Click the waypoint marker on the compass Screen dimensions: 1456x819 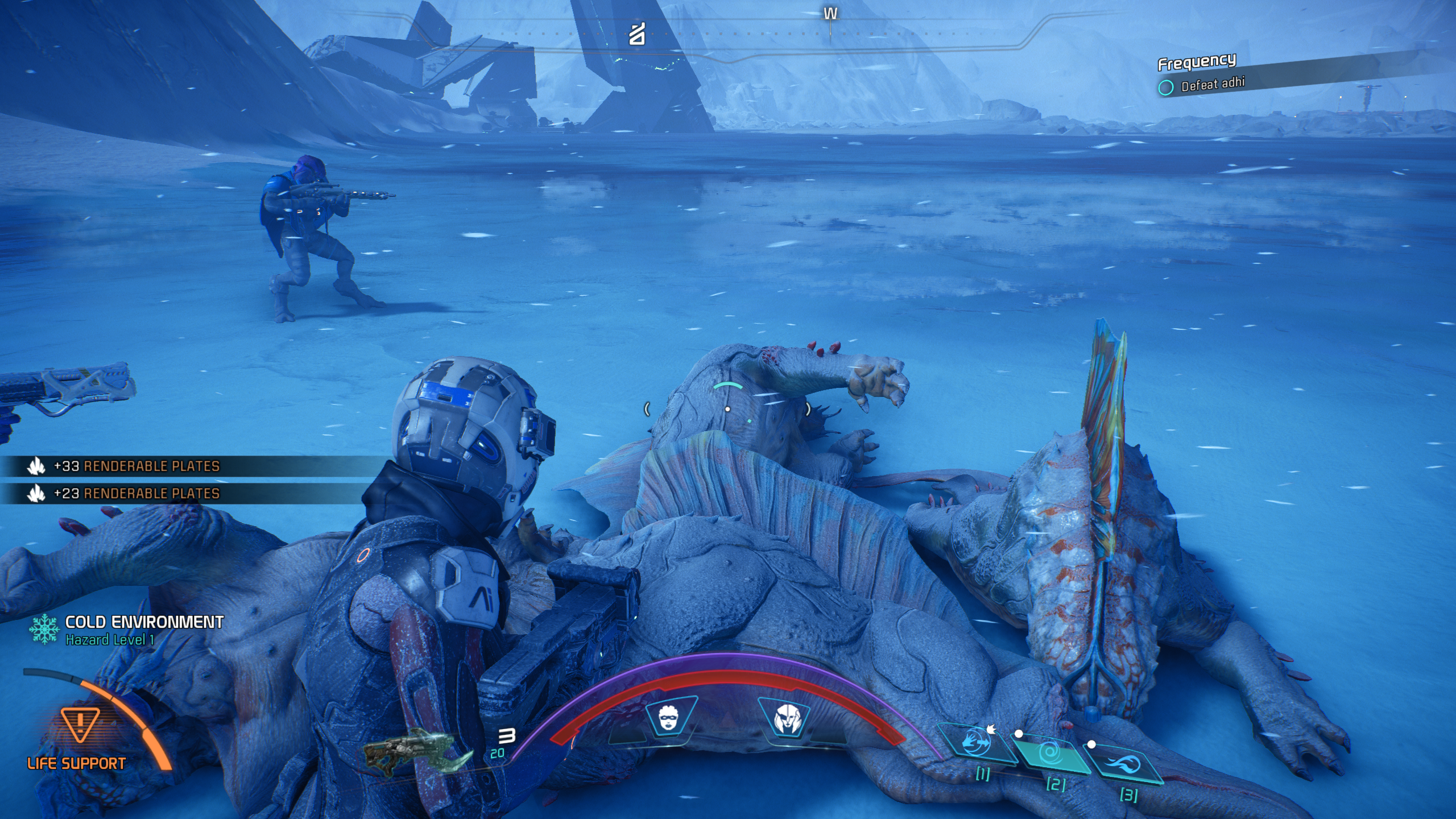click(637, 35)
